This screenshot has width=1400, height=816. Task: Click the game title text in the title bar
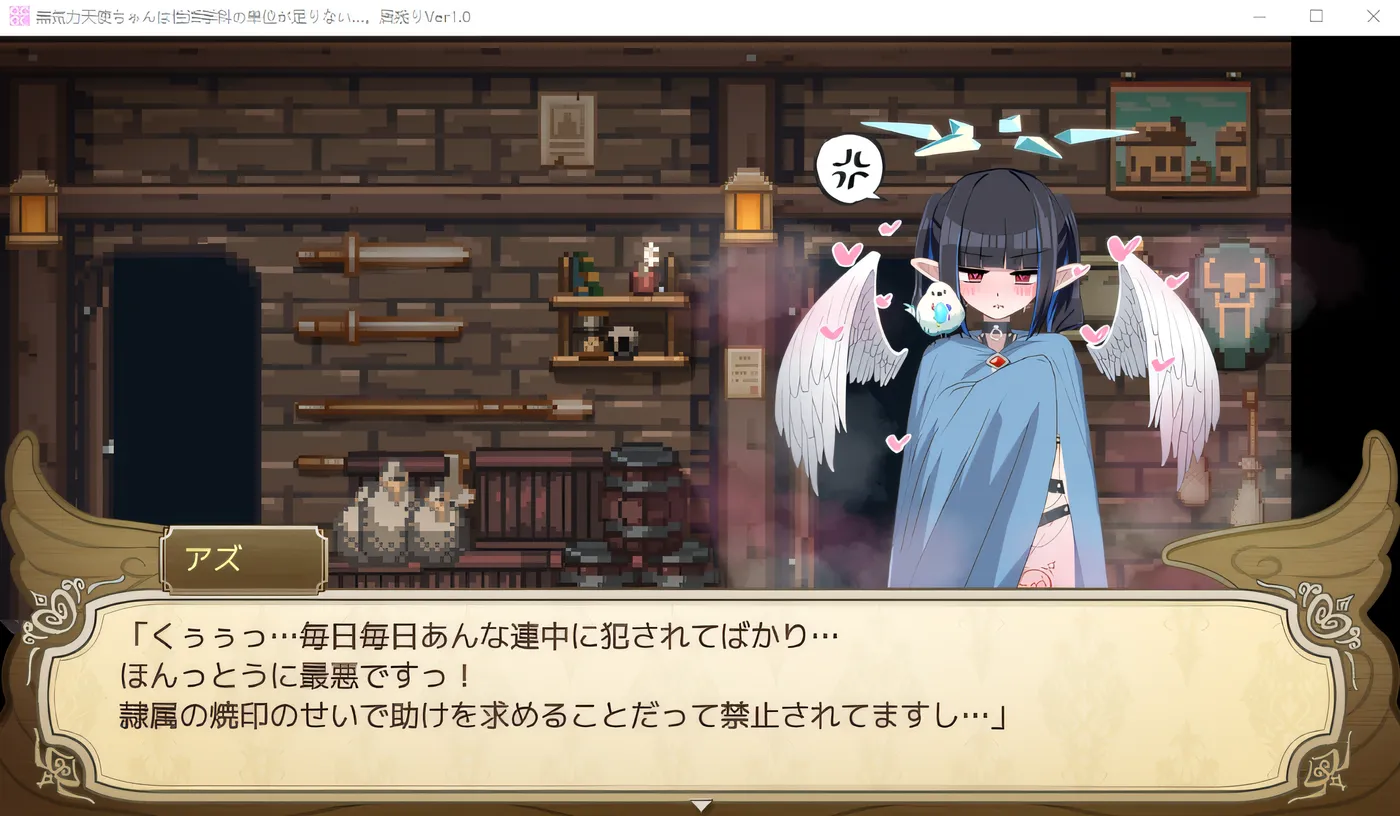250,15
